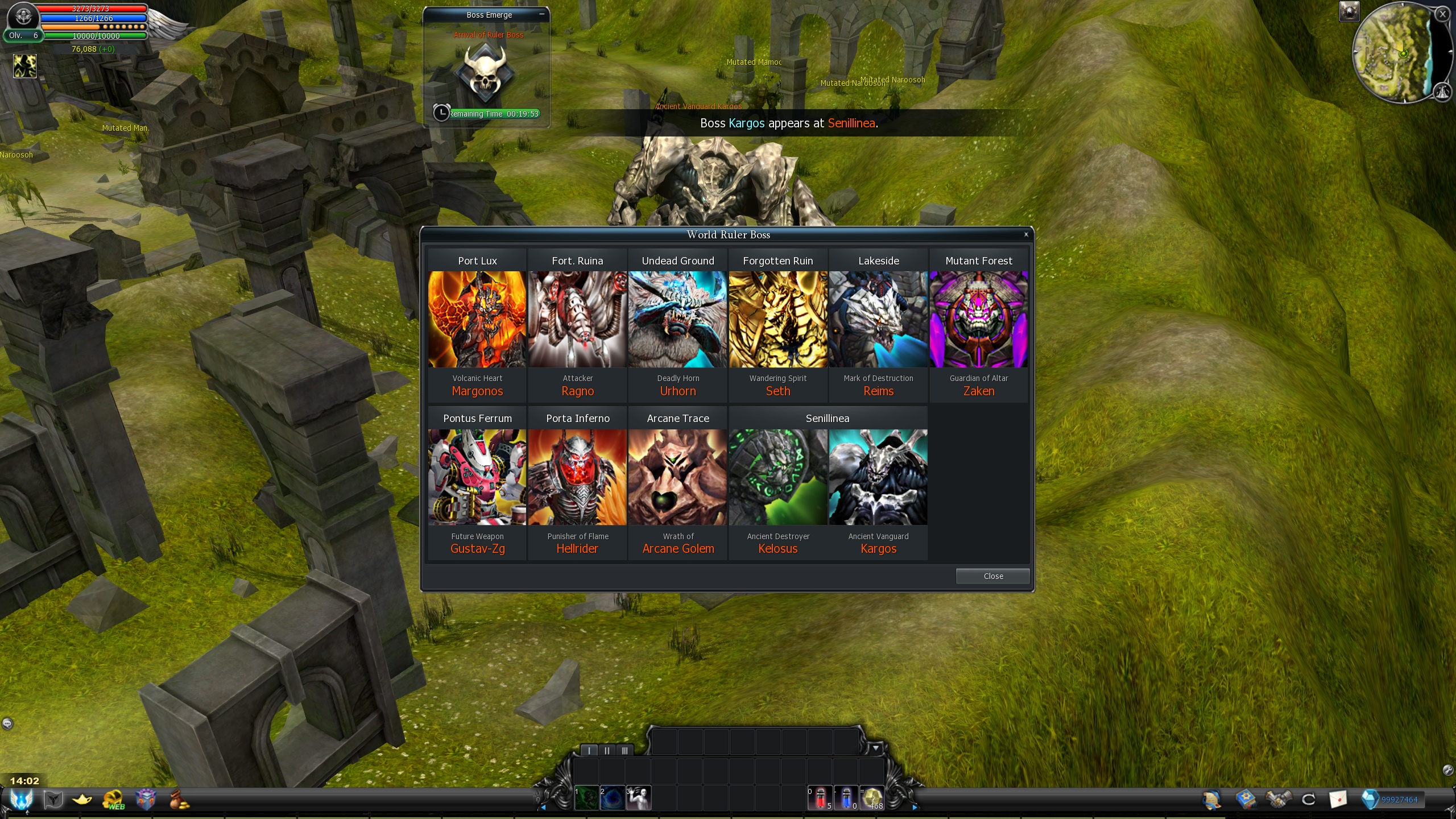This screenshot has height=819, width=1456.
Task: Open the mail envelope icon
Action: 1338,799
